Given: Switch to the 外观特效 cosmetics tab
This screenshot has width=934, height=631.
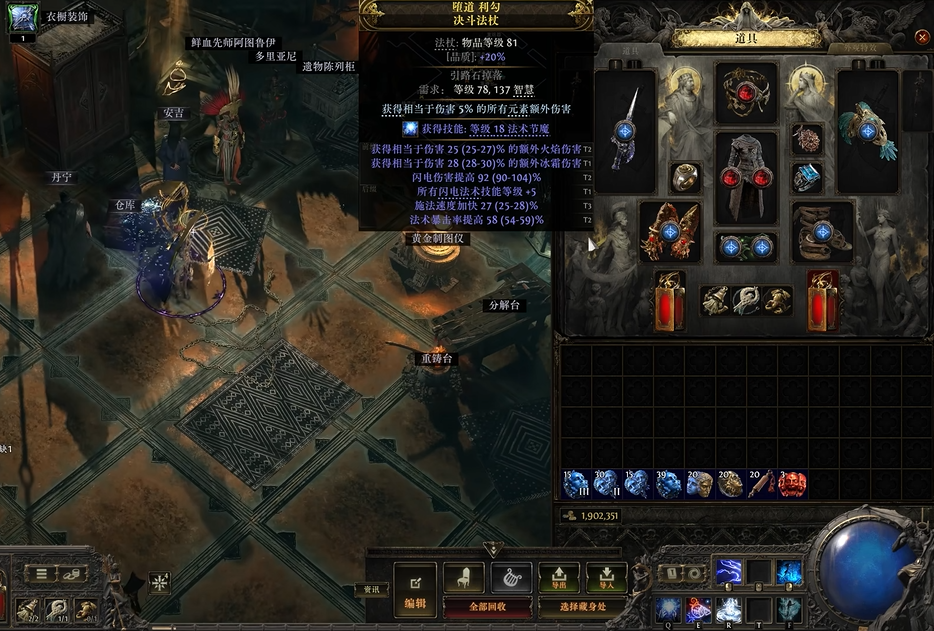Looking at the screenshot, I should tap(863, 47).
